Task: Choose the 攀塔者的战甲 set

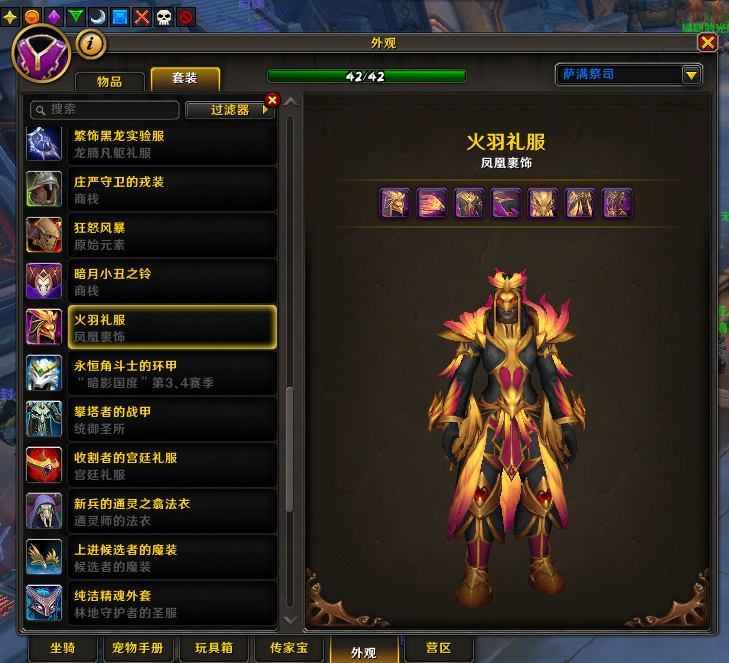Action: coord(150,420)
